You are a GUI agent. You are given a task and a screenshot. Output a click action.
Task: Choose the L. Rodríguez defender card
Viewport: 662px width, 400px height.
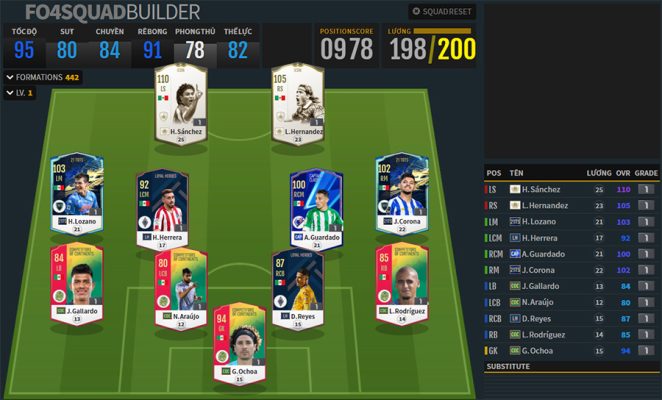[x=400, y=281]
